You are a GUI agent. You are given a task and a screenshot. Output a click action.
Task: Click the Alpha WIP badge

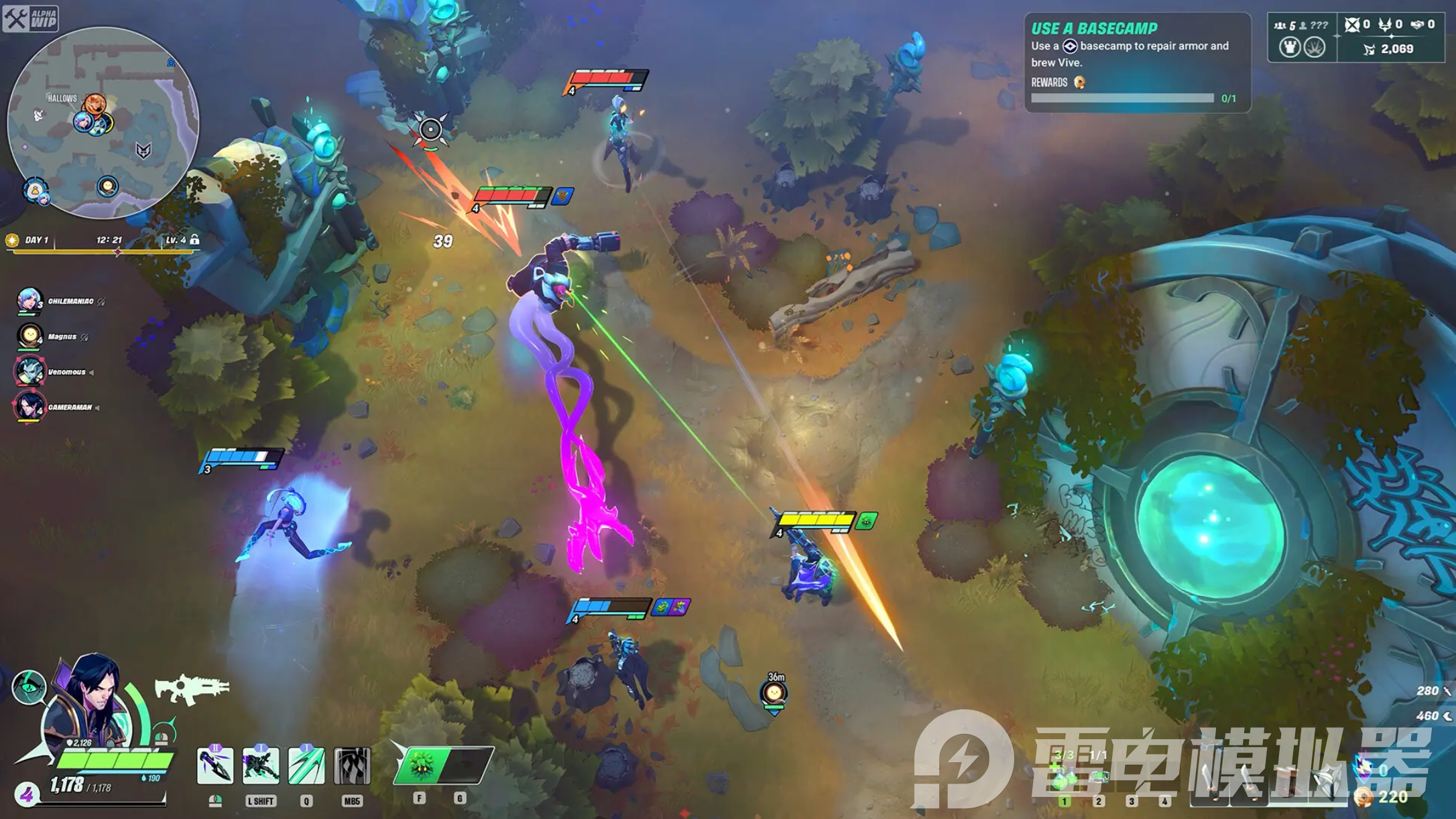(31, 18)
